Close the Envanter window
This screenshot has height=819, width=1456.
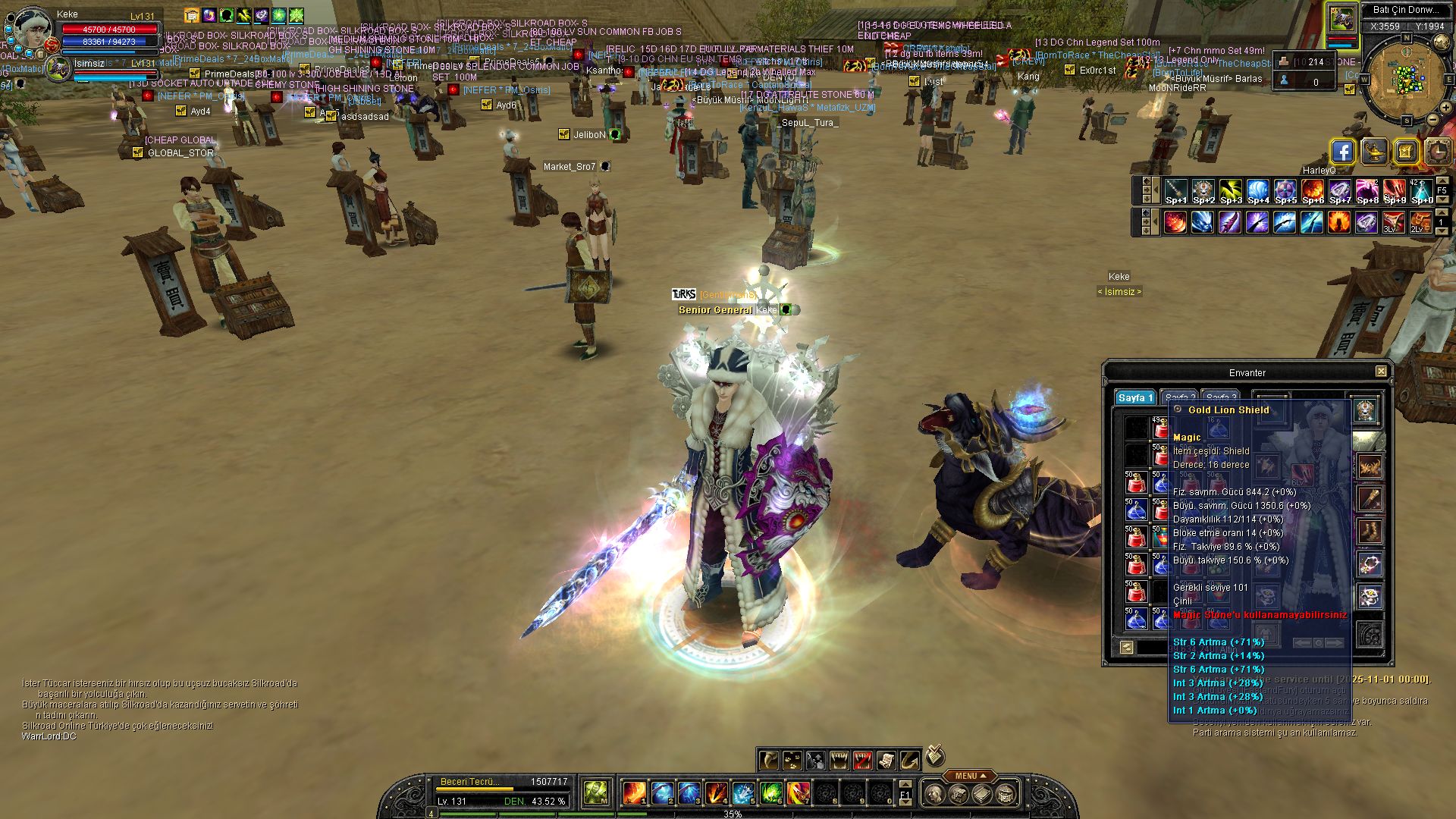coord(1381,372)
